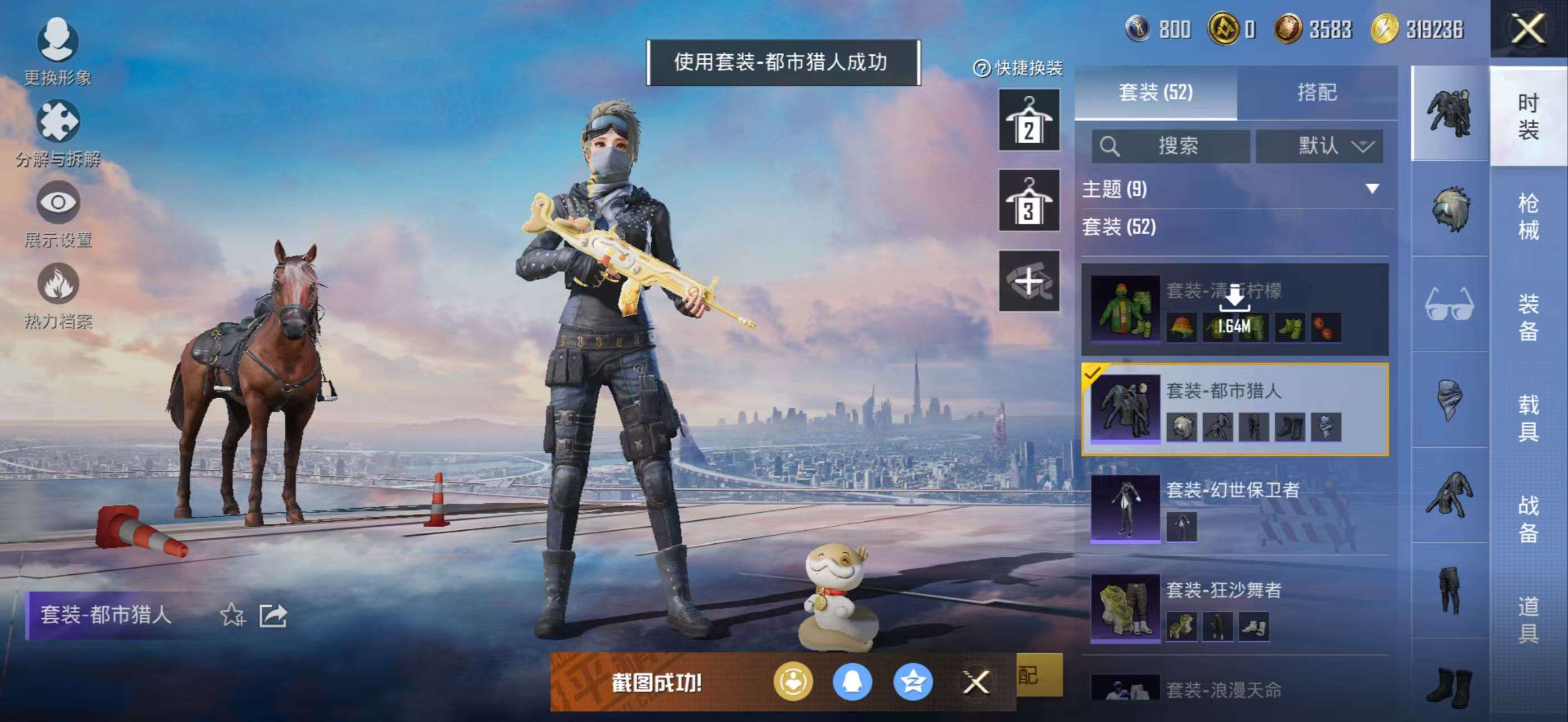Select quick outfit hanger slot 3
Image resolution: width=1568 pixels, height=722 pixels.
click(1028, 200)
